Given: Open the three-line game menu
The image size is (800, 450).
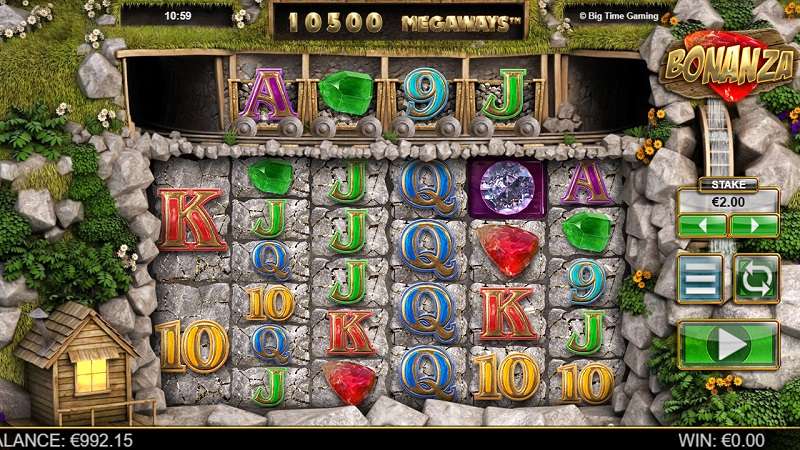Looking at the screenshot, I should pyautogui.click(x=700, y=278).
